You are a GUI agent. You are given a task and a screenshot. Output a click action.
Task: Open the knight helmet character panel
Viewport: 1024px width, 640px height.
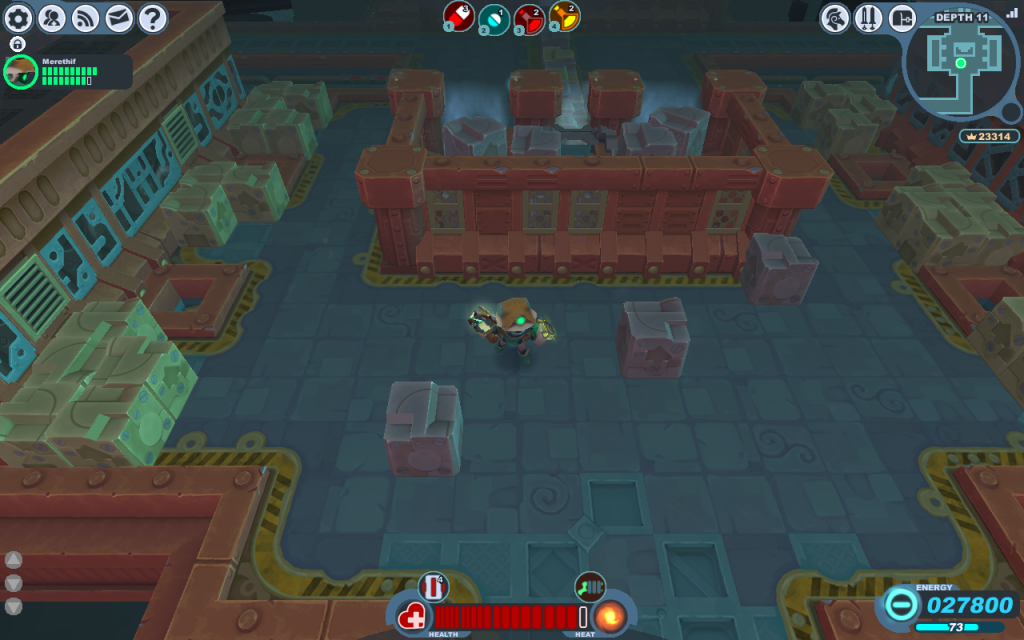(x=835, y=17)
